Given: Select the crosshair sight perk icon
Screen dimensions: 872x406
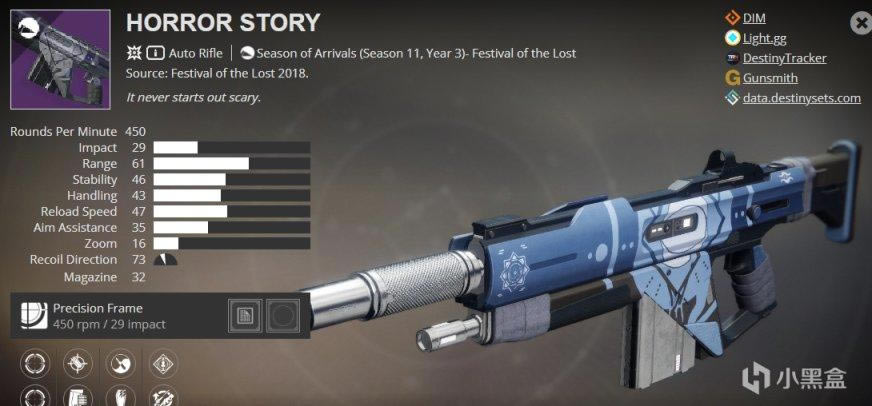Looking at the screenshot, I should click(x=33, y=363).
